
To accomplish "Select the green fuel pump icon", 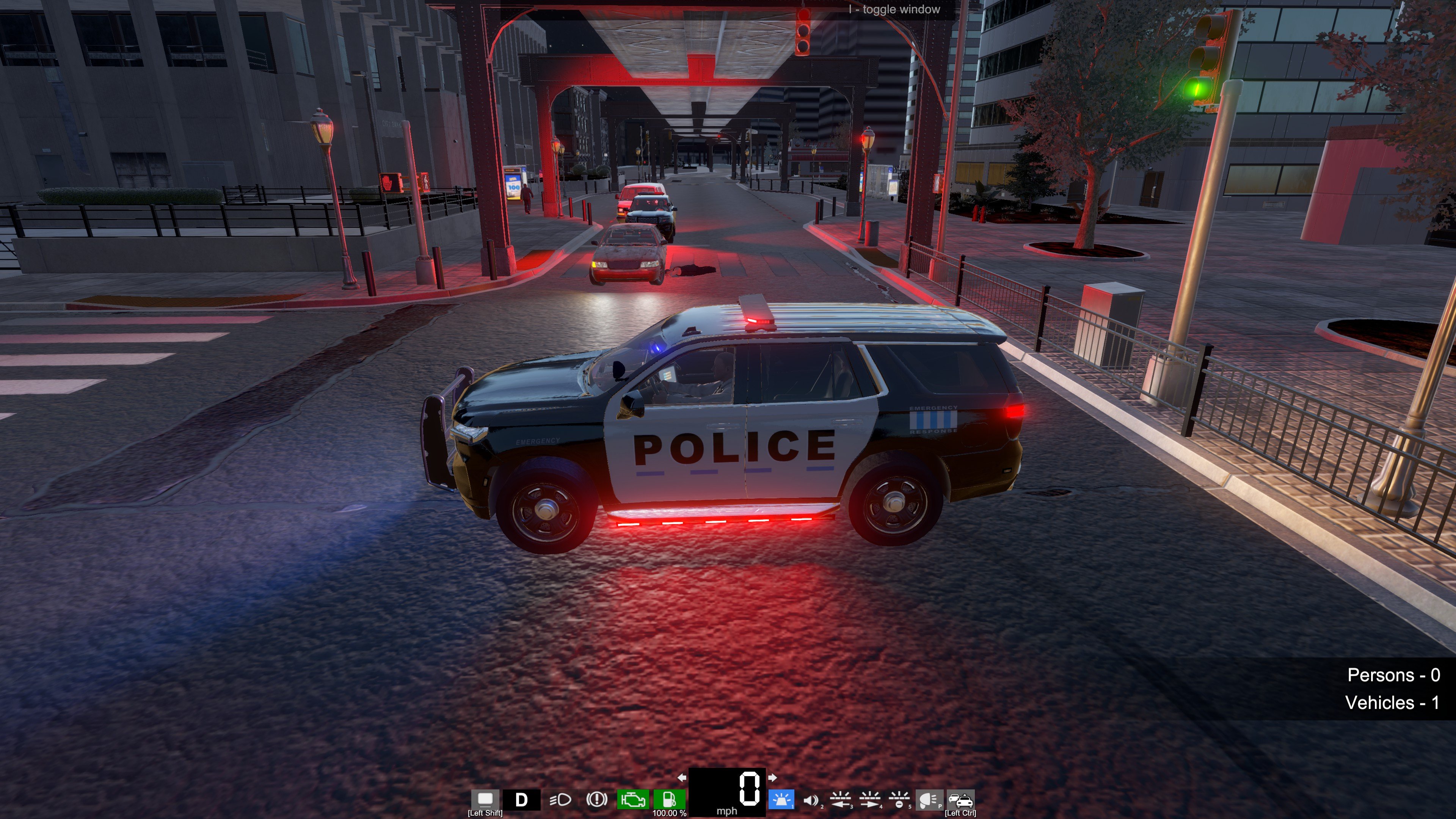I will [669, 799].
